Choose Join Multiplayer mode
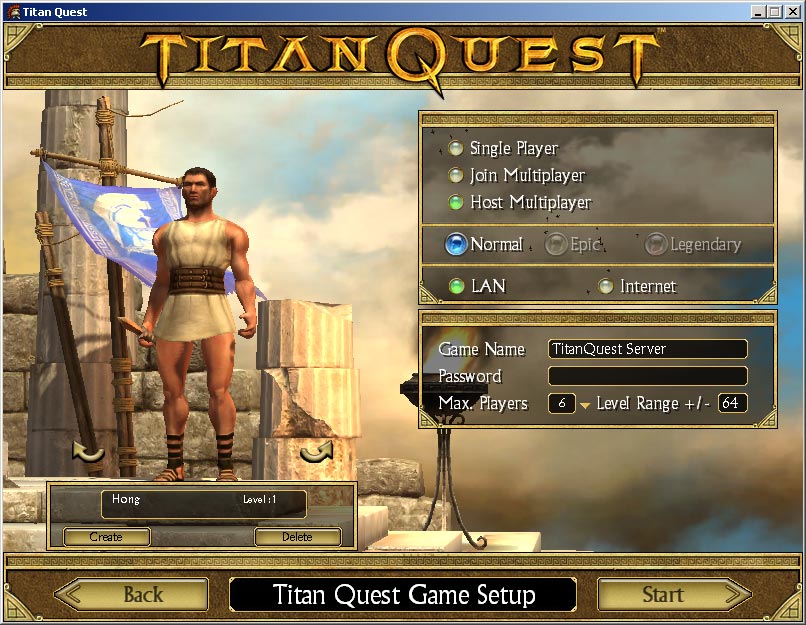Screen dimensions: 806x625 [x=456, y=176]
